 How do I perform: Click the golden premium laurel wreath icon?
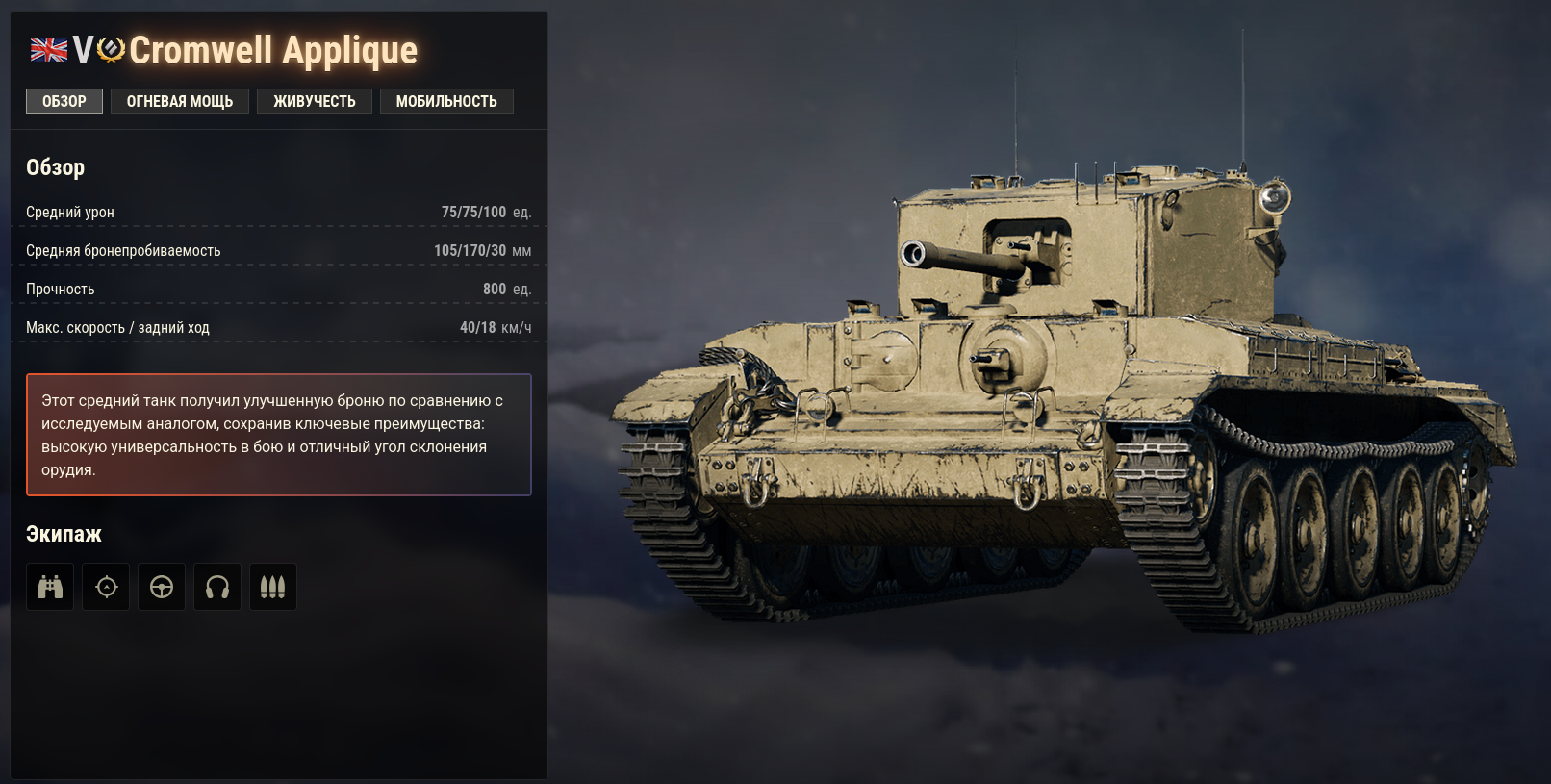pyautogui.click(x=111, y=50)
